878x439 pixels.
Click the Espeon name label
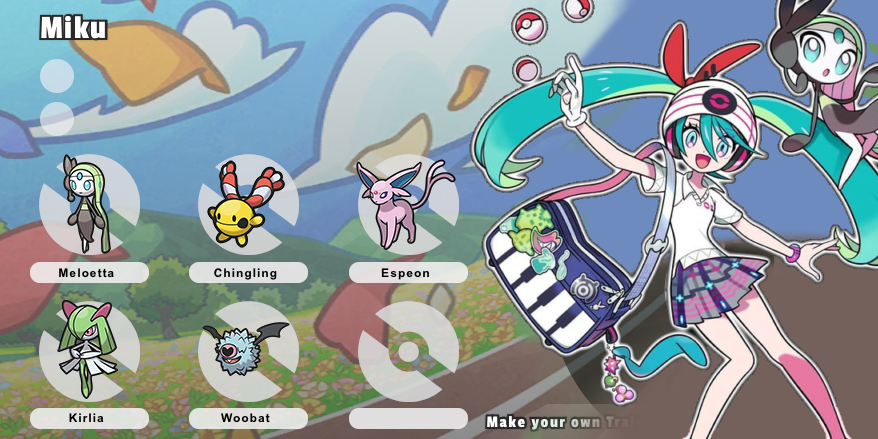click(407, 273)
